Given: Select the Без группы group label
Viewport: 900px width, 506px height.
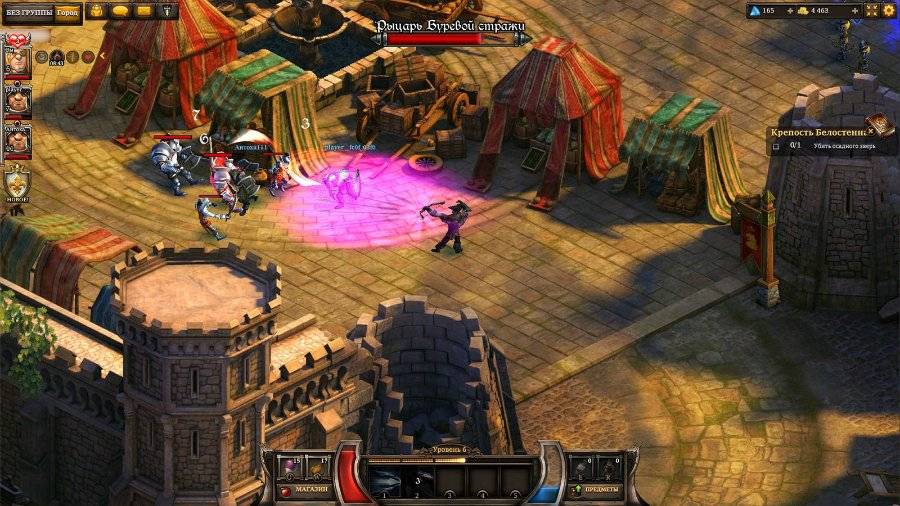Looking at the screenshot, I should [26, 12].
